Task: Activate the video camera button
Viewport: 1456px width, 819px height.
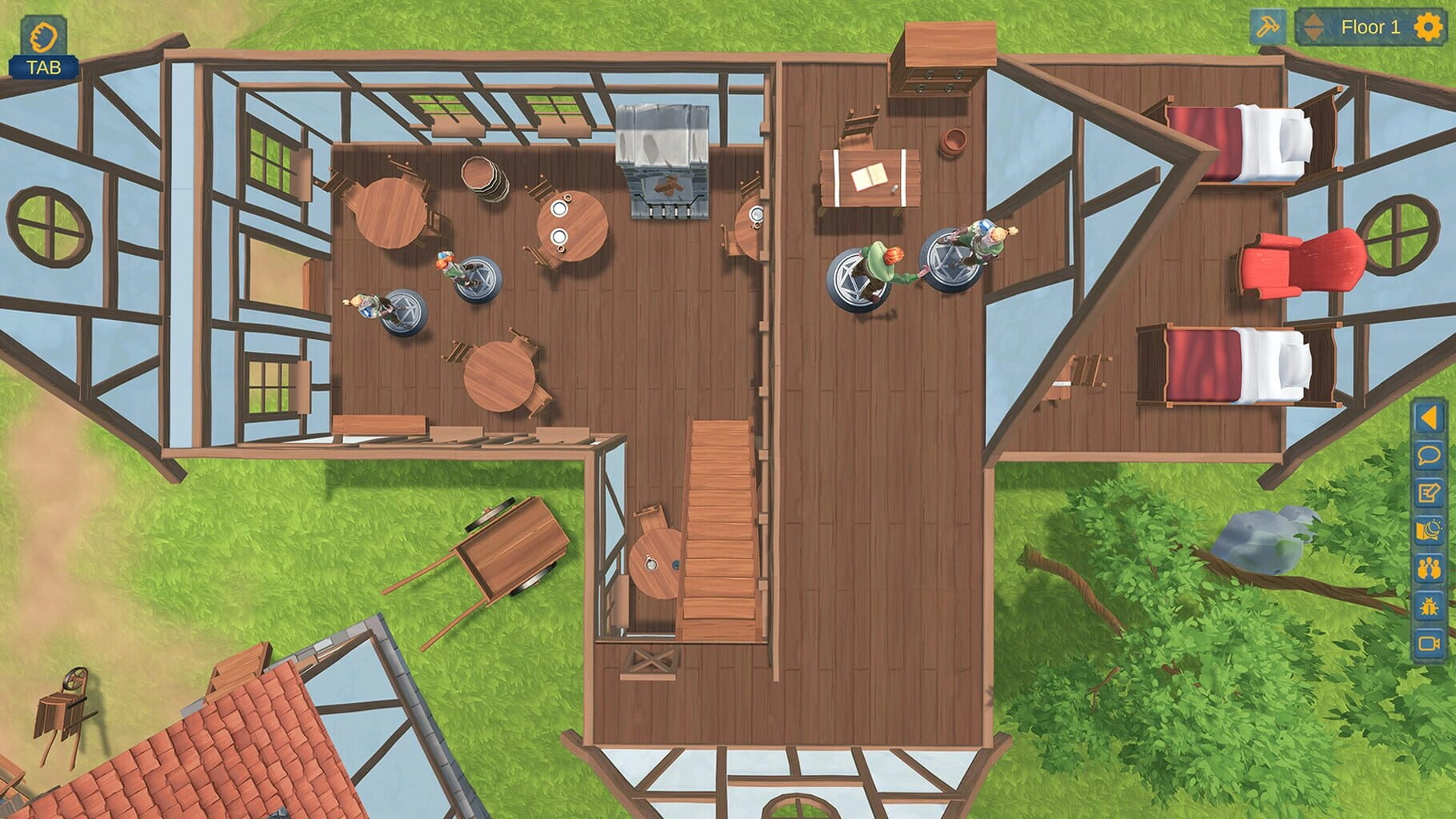Action: [1428, 643]
